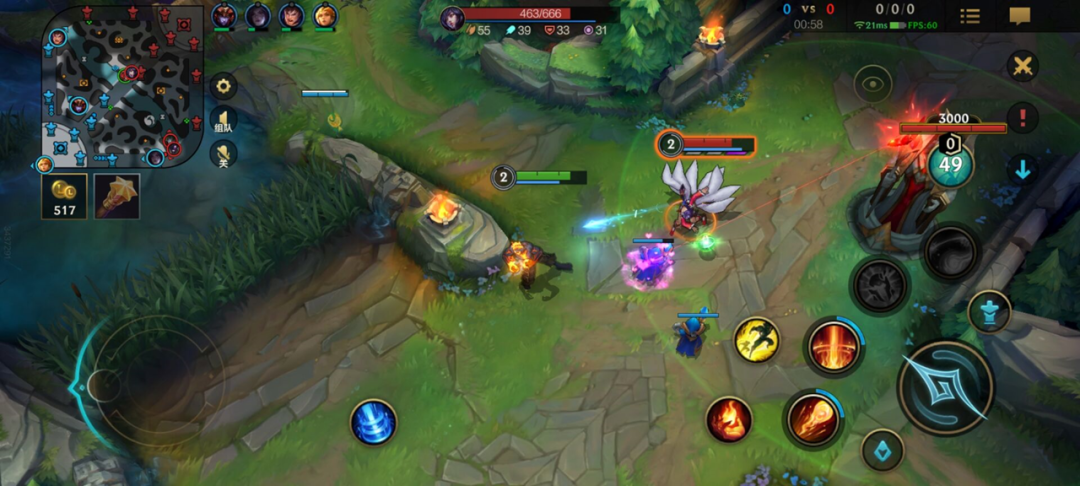Toggle the 组队 team voice speaker

click(x=223, y=121)
